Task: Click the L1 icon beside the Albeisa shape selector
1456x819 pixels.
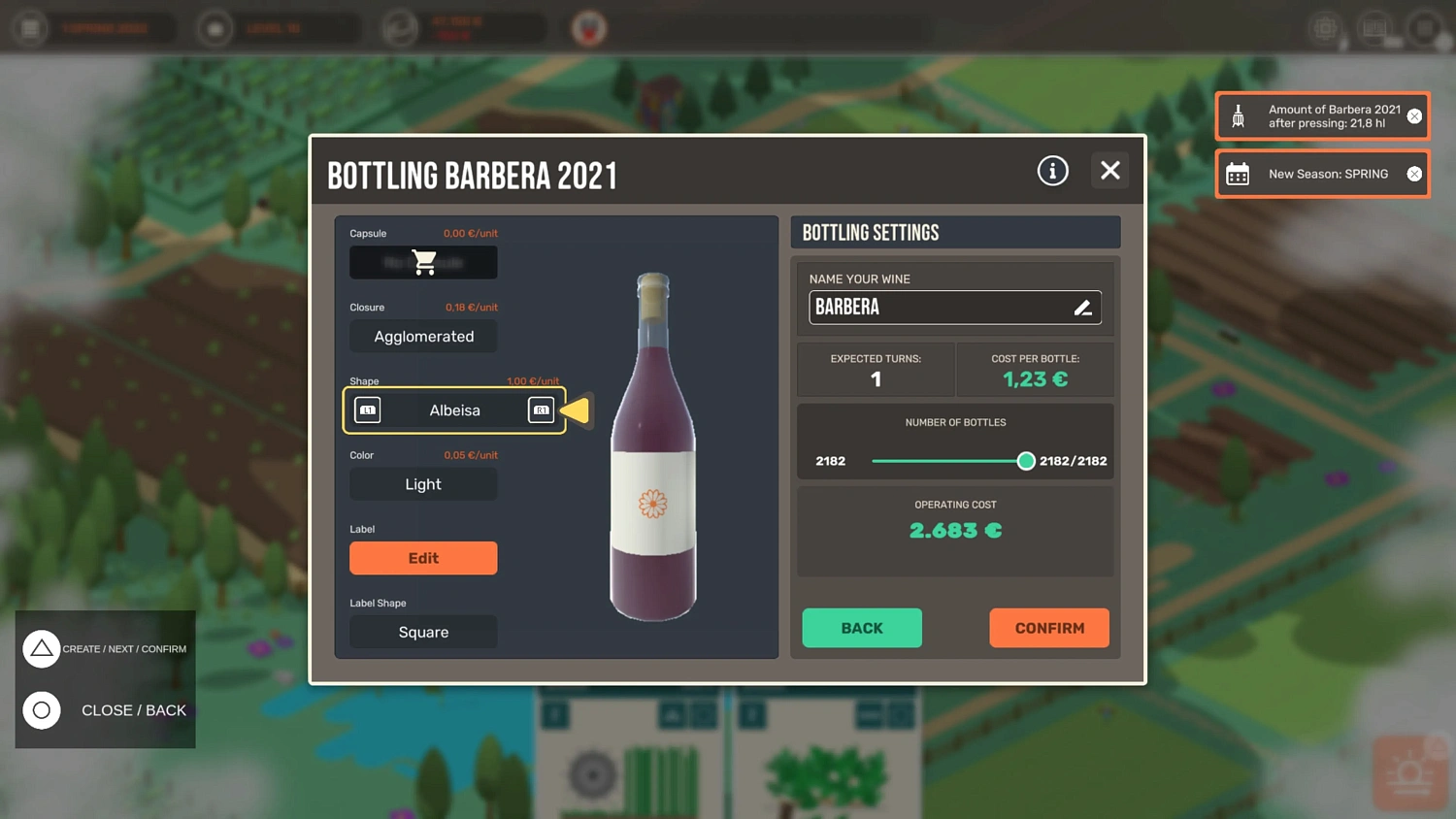Action: (x=367, y=409)
